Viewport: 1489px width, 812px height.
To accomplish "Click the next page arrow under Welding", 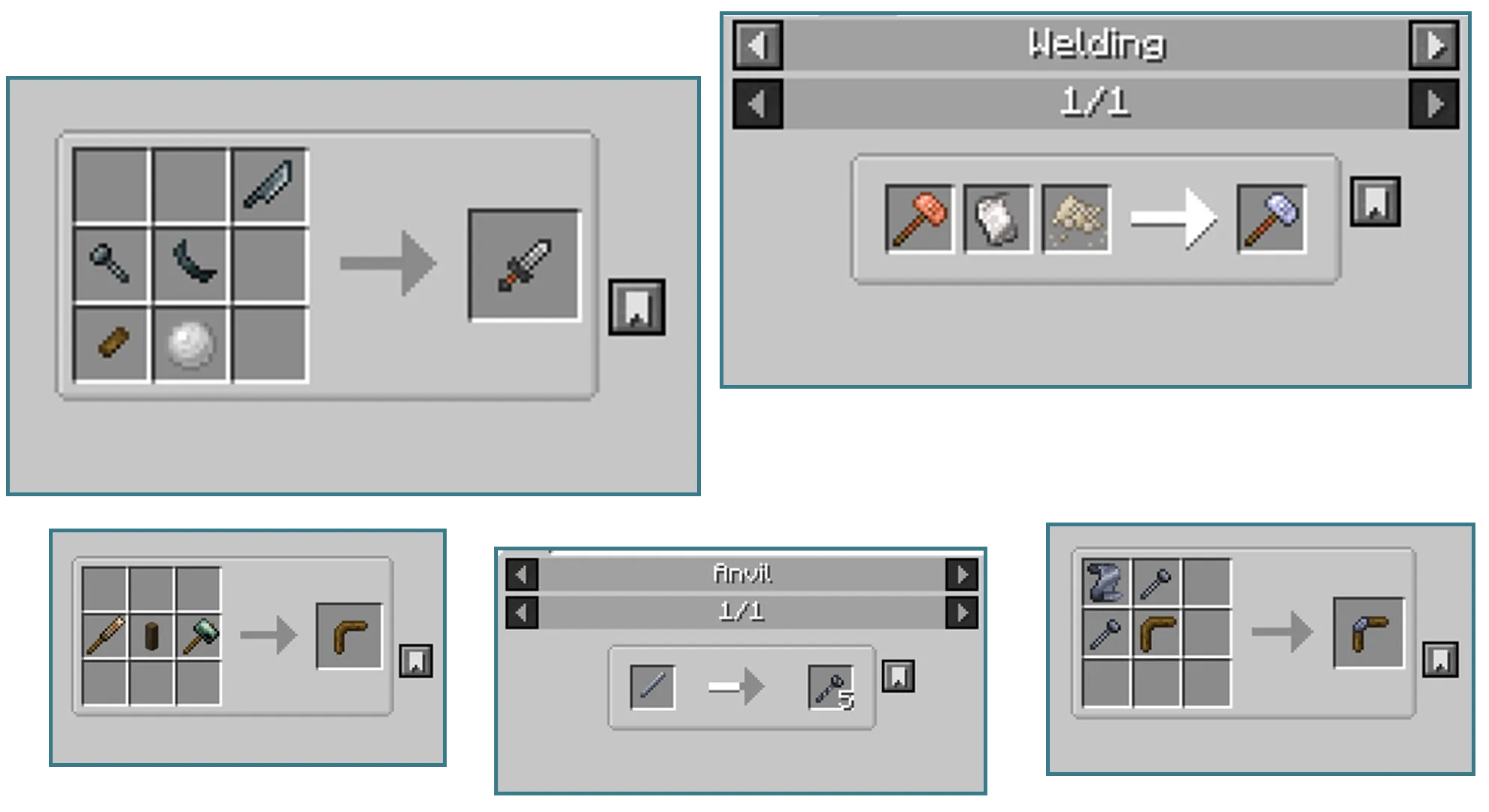I will [x=1435, y=104].
